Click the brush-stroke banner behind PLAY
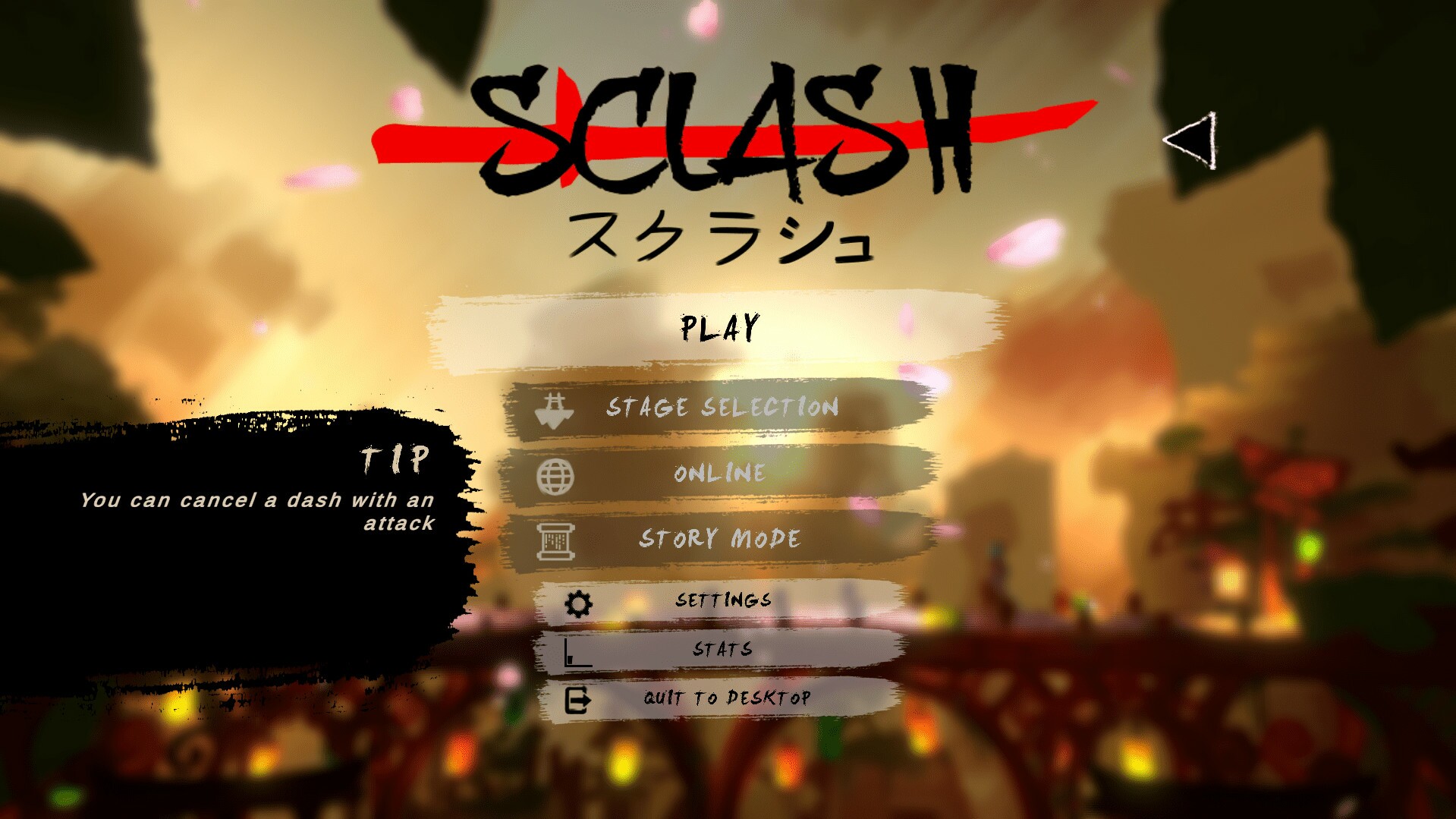Viewport: 1456px width, 819px height. point(721,328)
